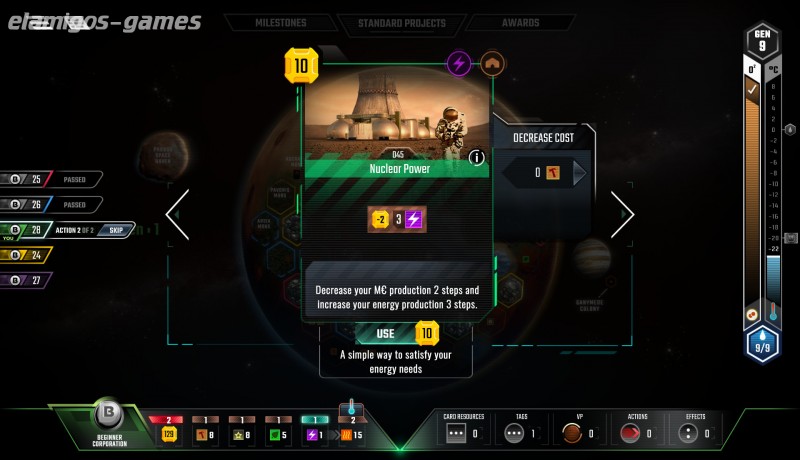Go to the previous card with left arrow

178,215
